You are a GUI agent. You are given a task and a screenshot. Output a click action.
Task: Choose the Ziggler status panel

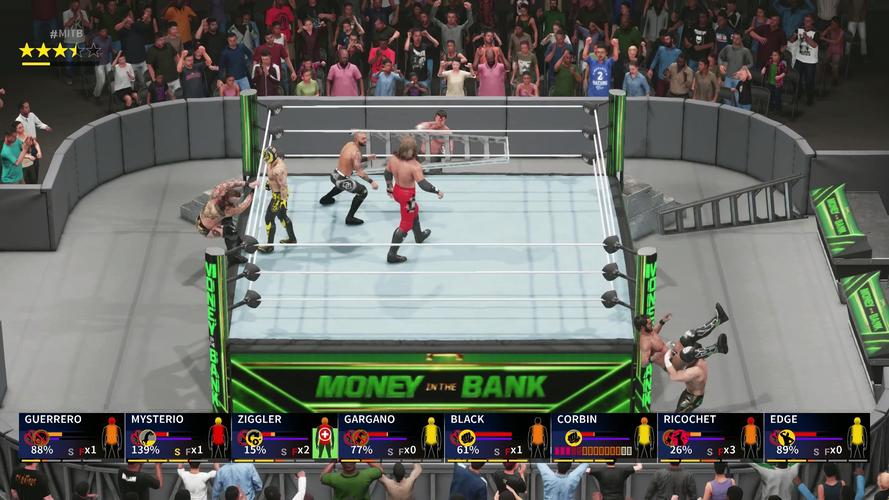(x=284, y=437)
